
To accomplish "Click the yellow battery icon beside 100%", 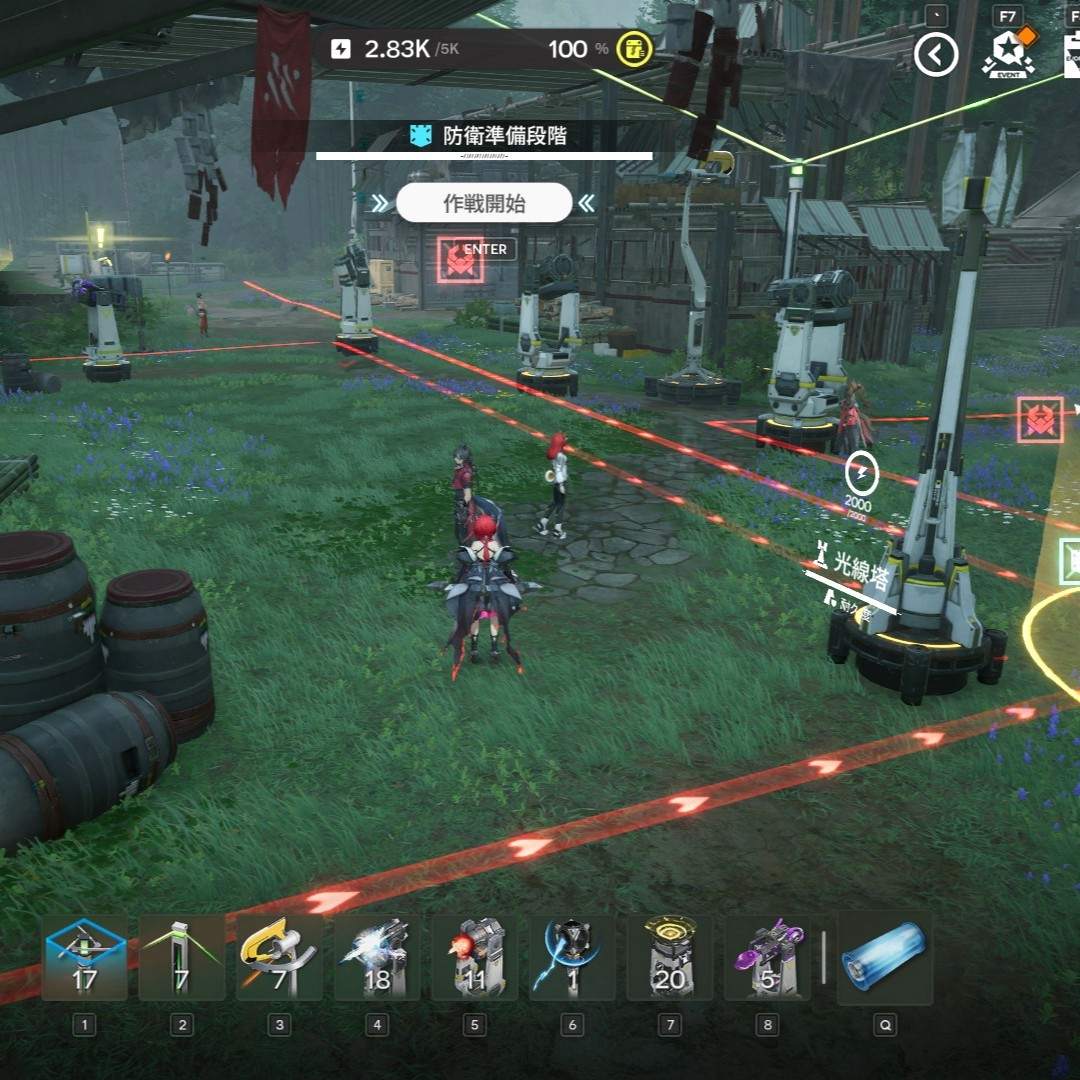I will (634, 49).
